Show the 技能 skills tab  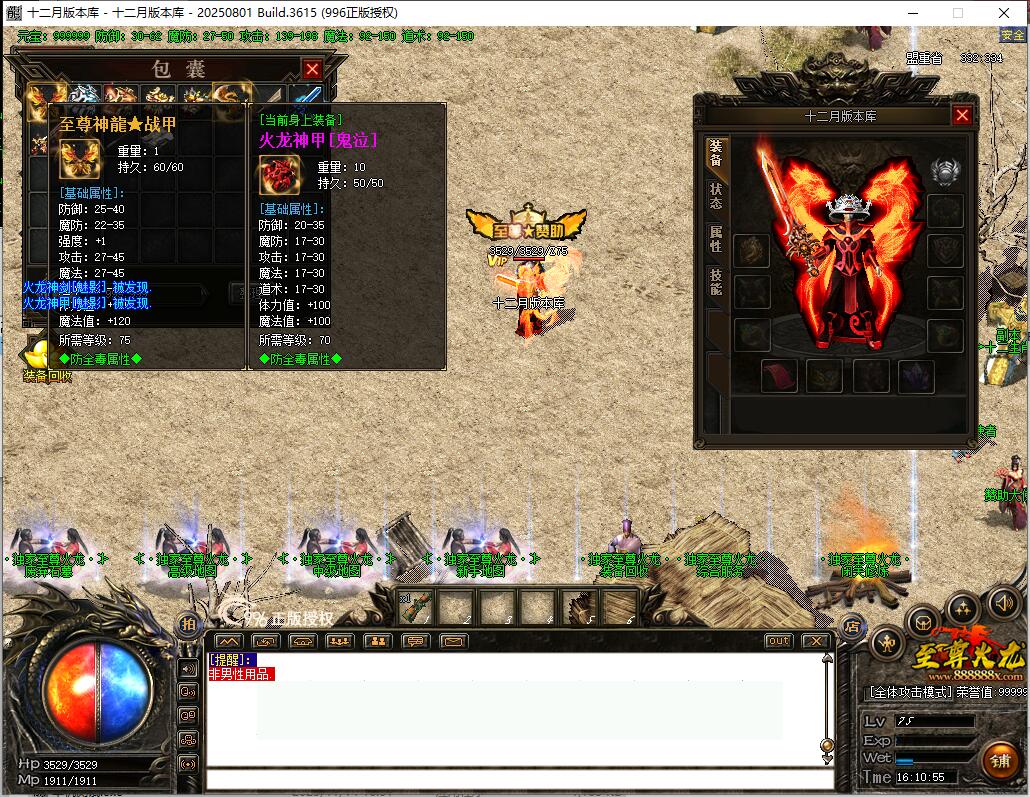click(716, 282)
